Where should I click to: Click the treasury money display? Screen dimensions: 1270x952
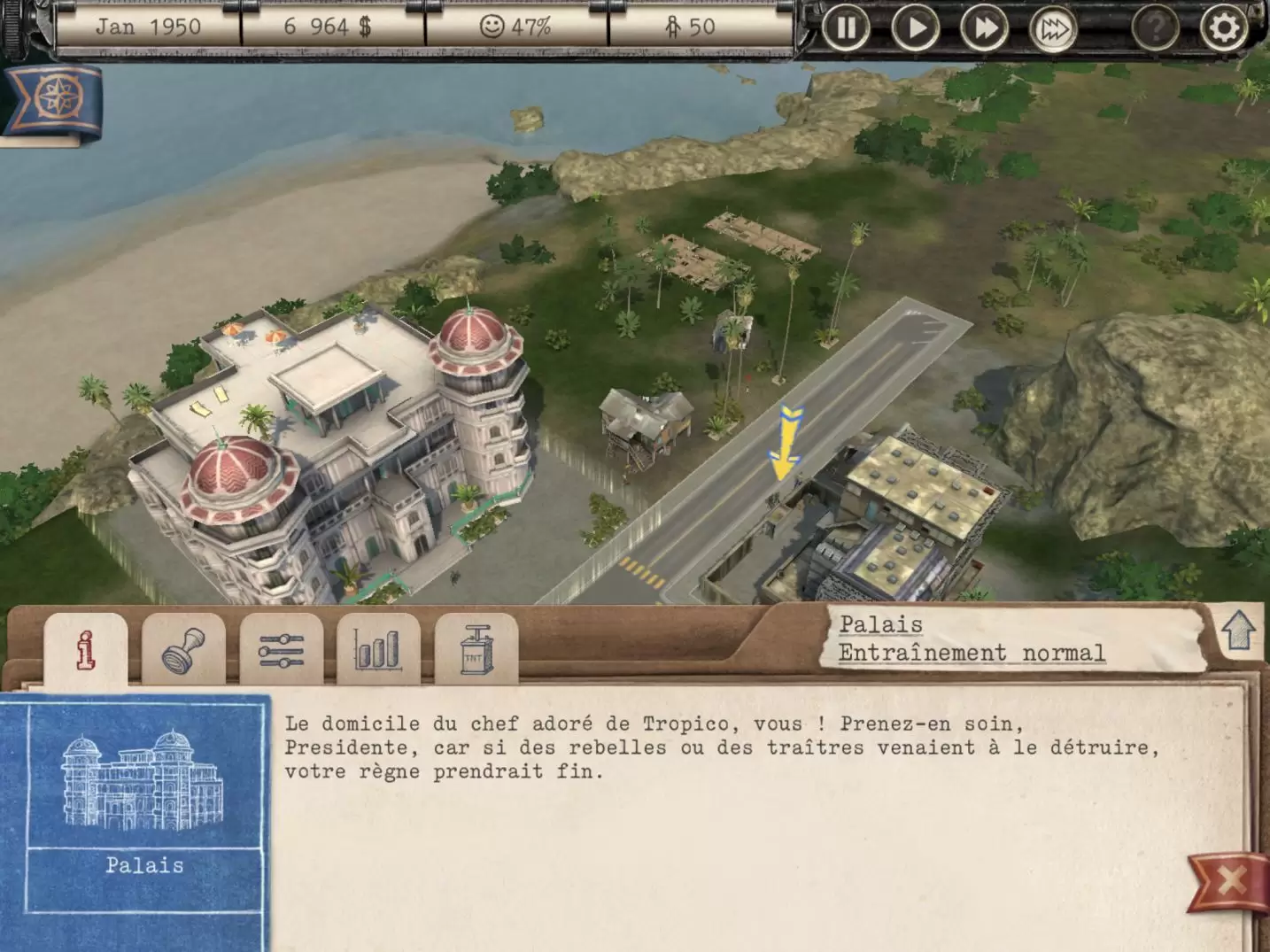coord(328,27)
